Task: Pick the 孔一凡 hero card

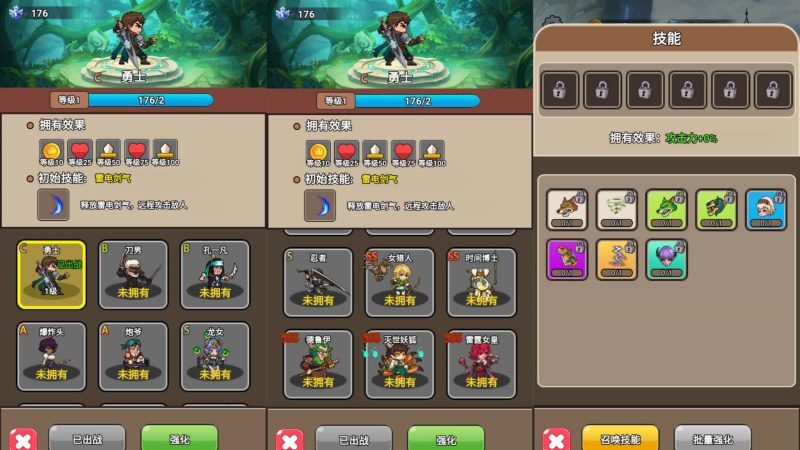Action: click(215, 273)
